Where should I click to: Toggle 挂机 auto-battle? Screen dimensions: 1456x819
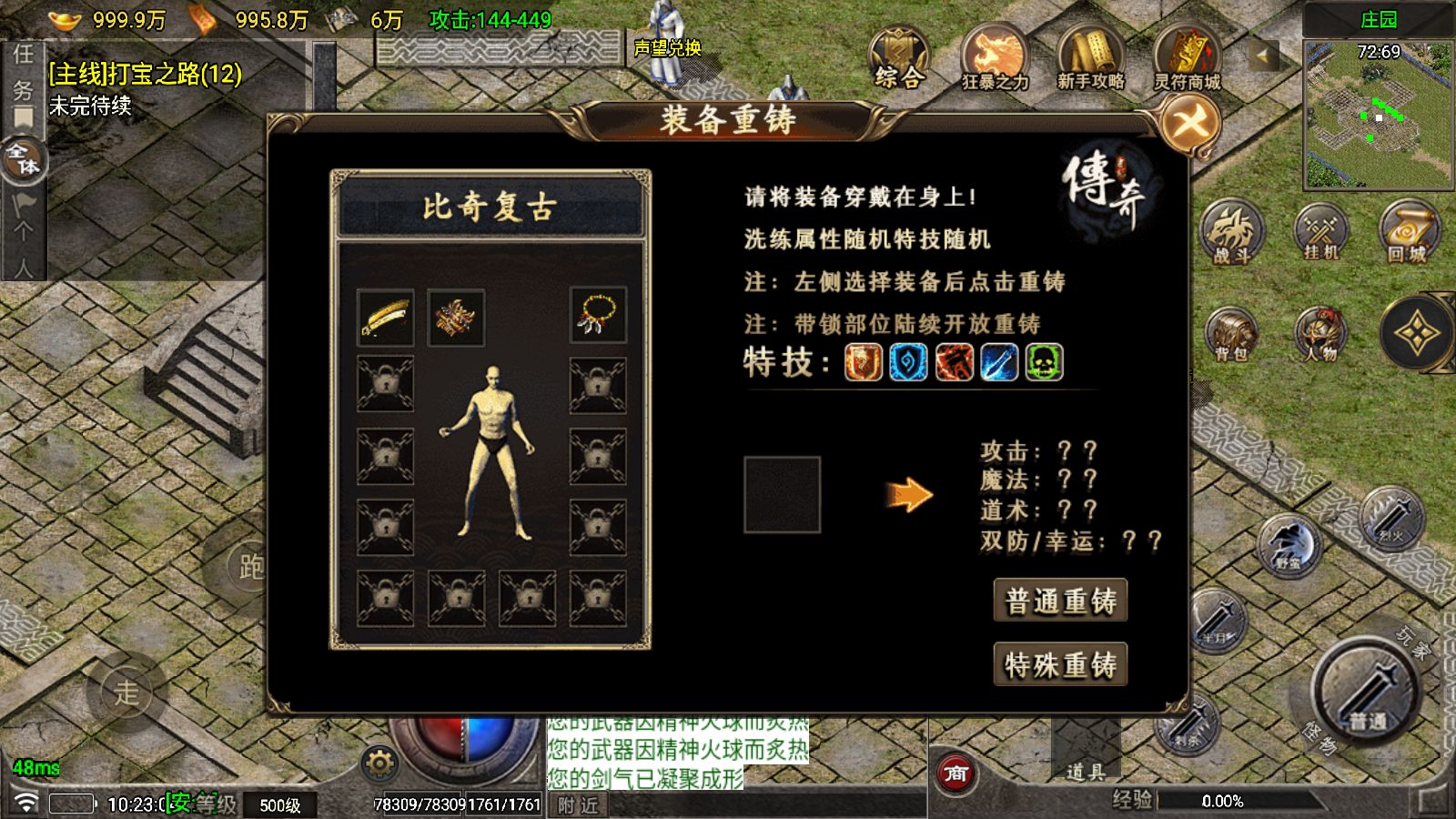(x=1320, y=231)
